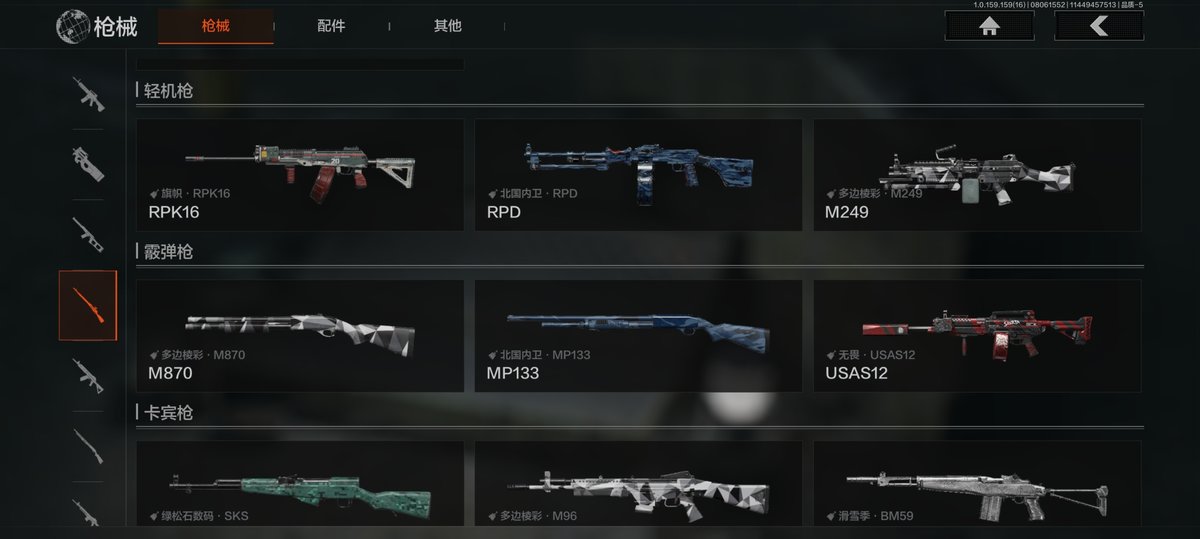Select the M870 shotgun
Image resolution: width=1200 pixels, height=539 pixels.
299,335
